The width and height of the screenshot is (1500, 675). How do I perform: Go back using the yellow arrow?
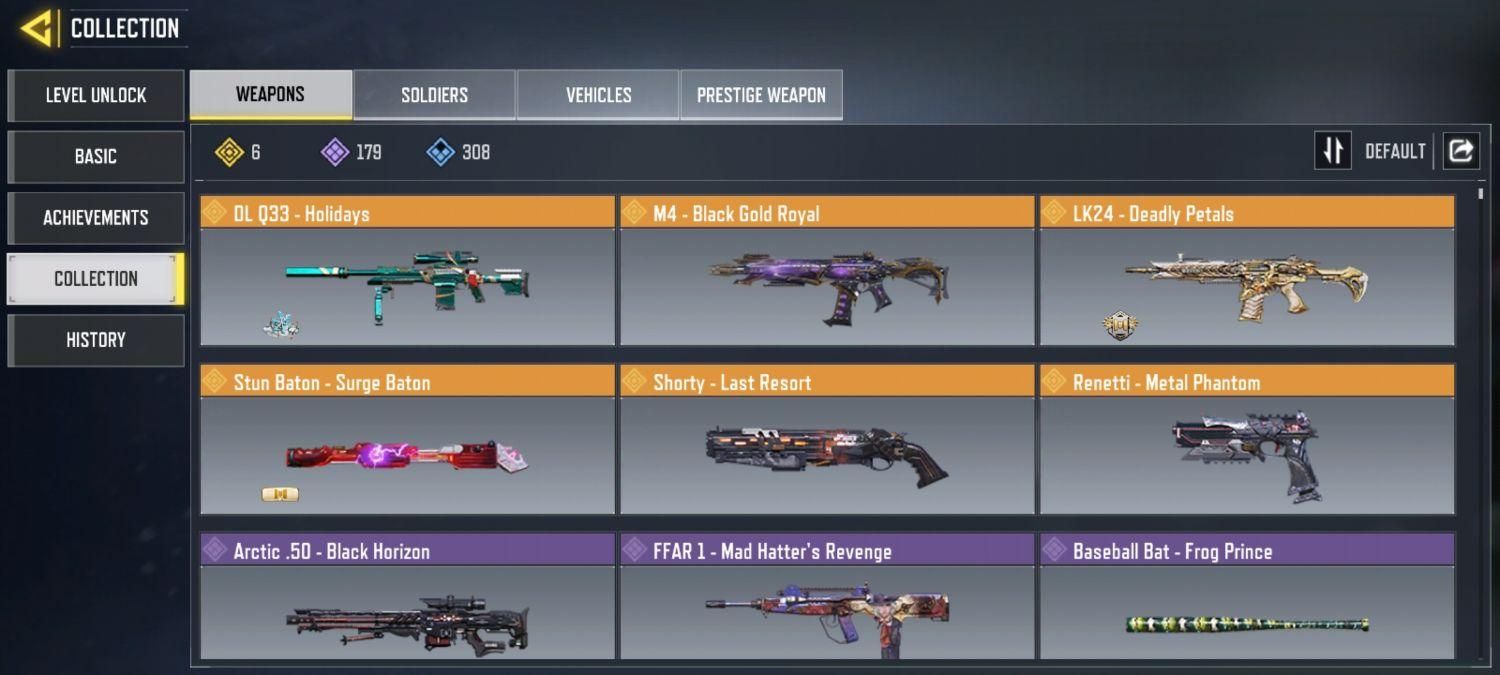point(37,28)
